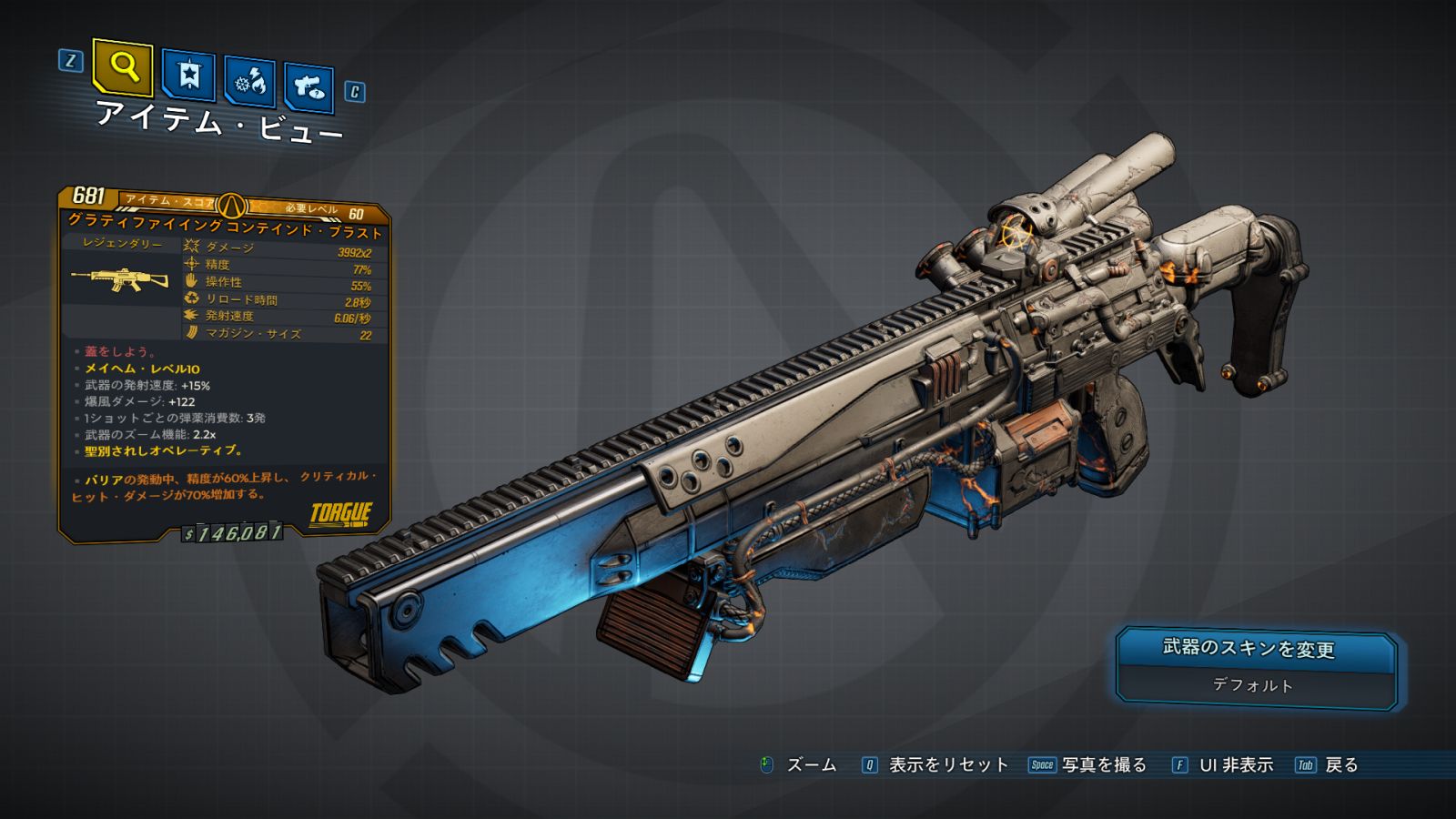This screenshot has height=819, width=1456.
Task: Choose the デフォルト weapon skin option
Action: click(1252, 685)
